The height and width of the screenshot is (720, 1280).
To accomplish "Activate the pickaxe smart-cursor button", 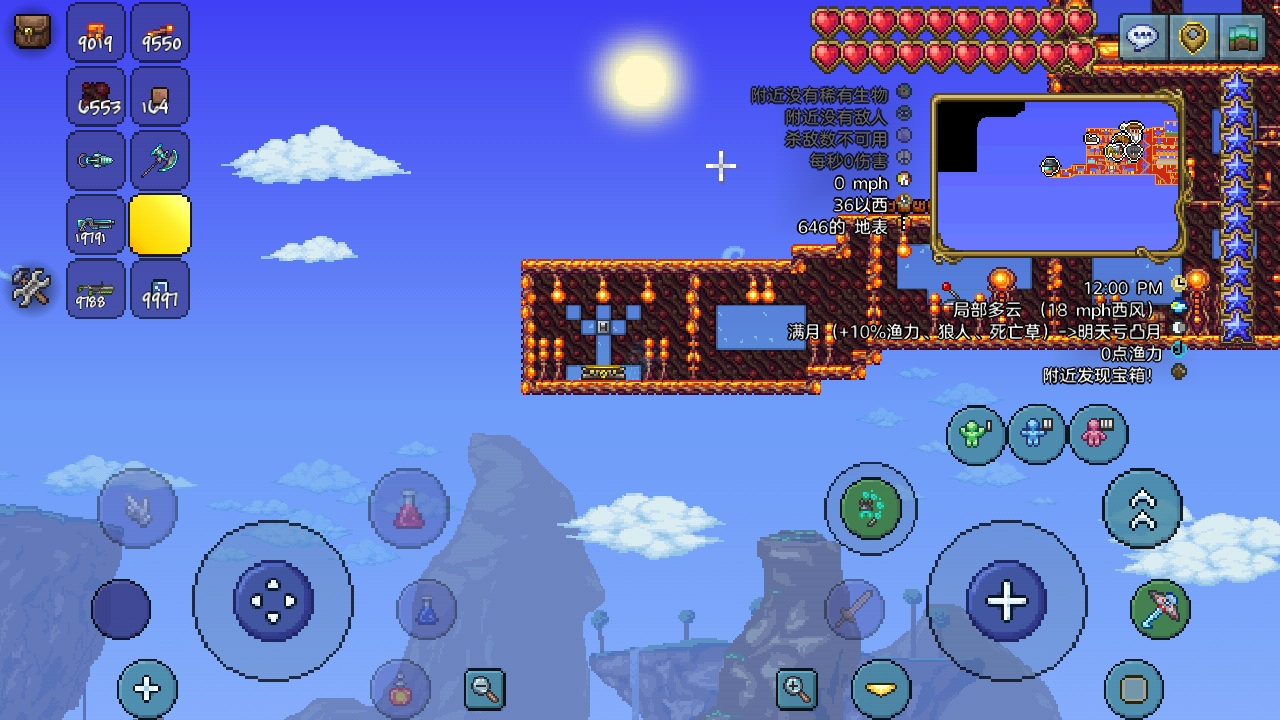I will (x=1160, y=607).
